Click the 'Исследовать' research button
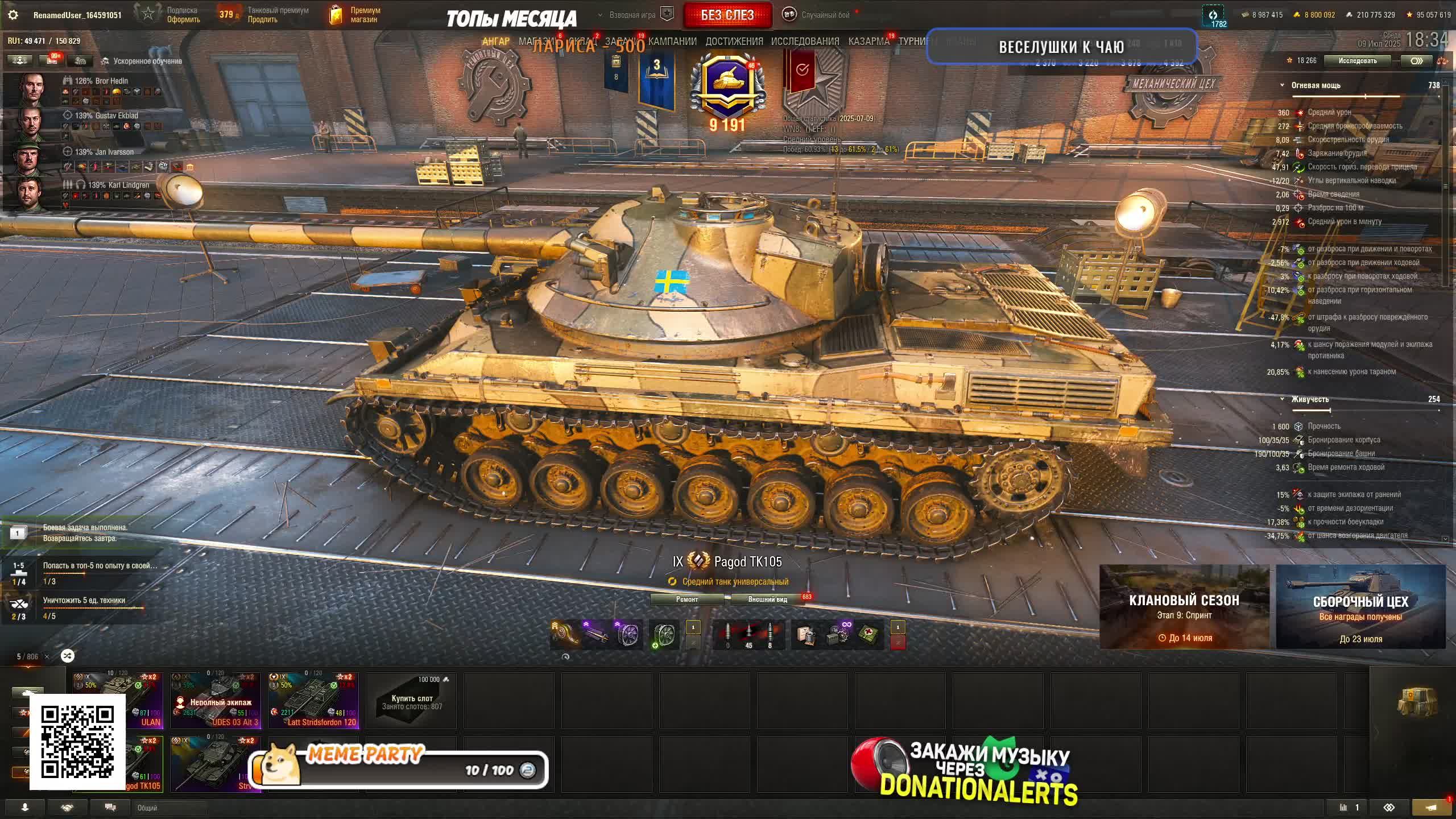This screenshot has width=1456, height=819. tap(1357, 61)
